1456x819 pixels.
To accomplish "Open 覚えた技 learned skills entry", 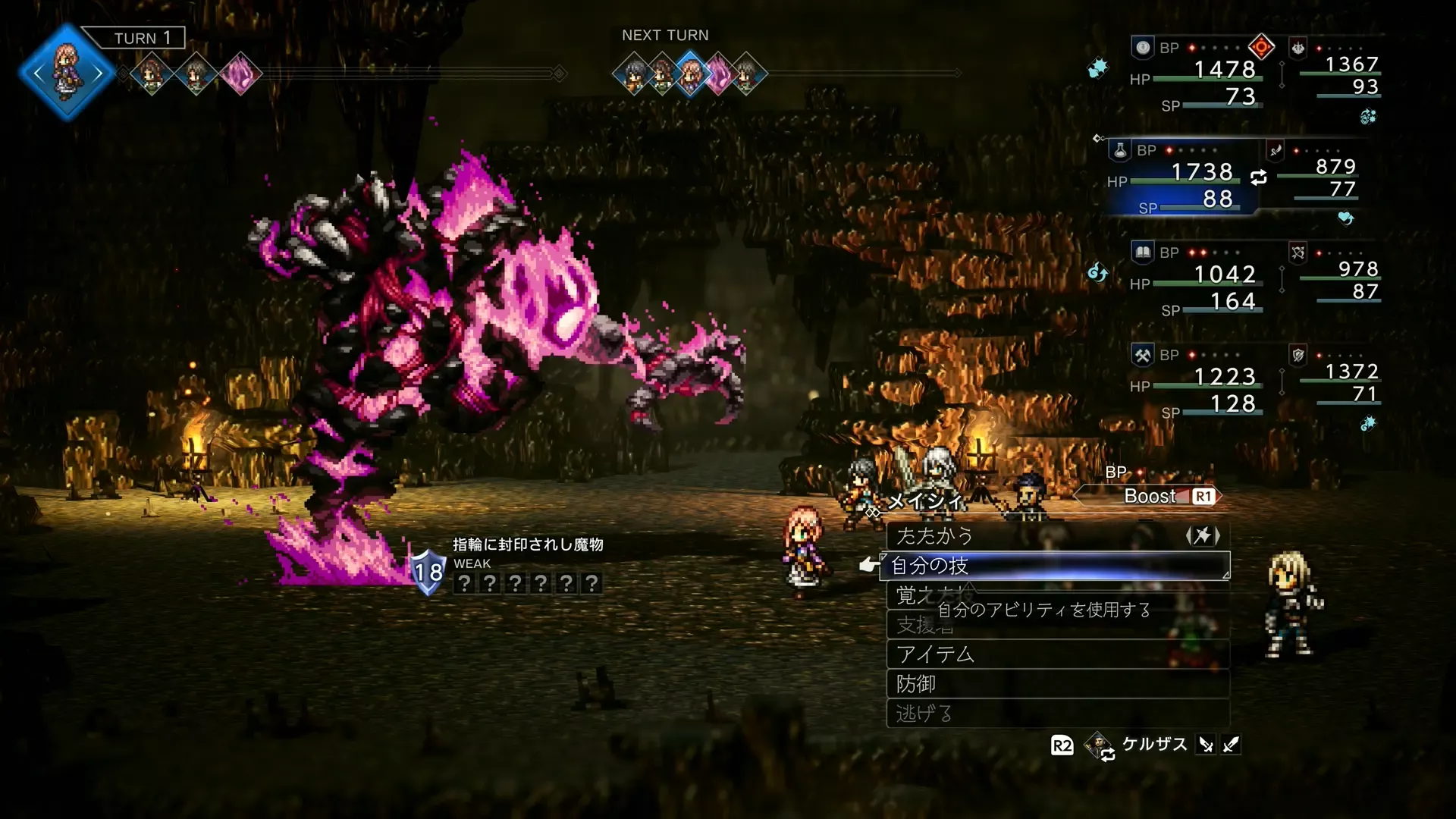I will click(x=1057, y=595).
